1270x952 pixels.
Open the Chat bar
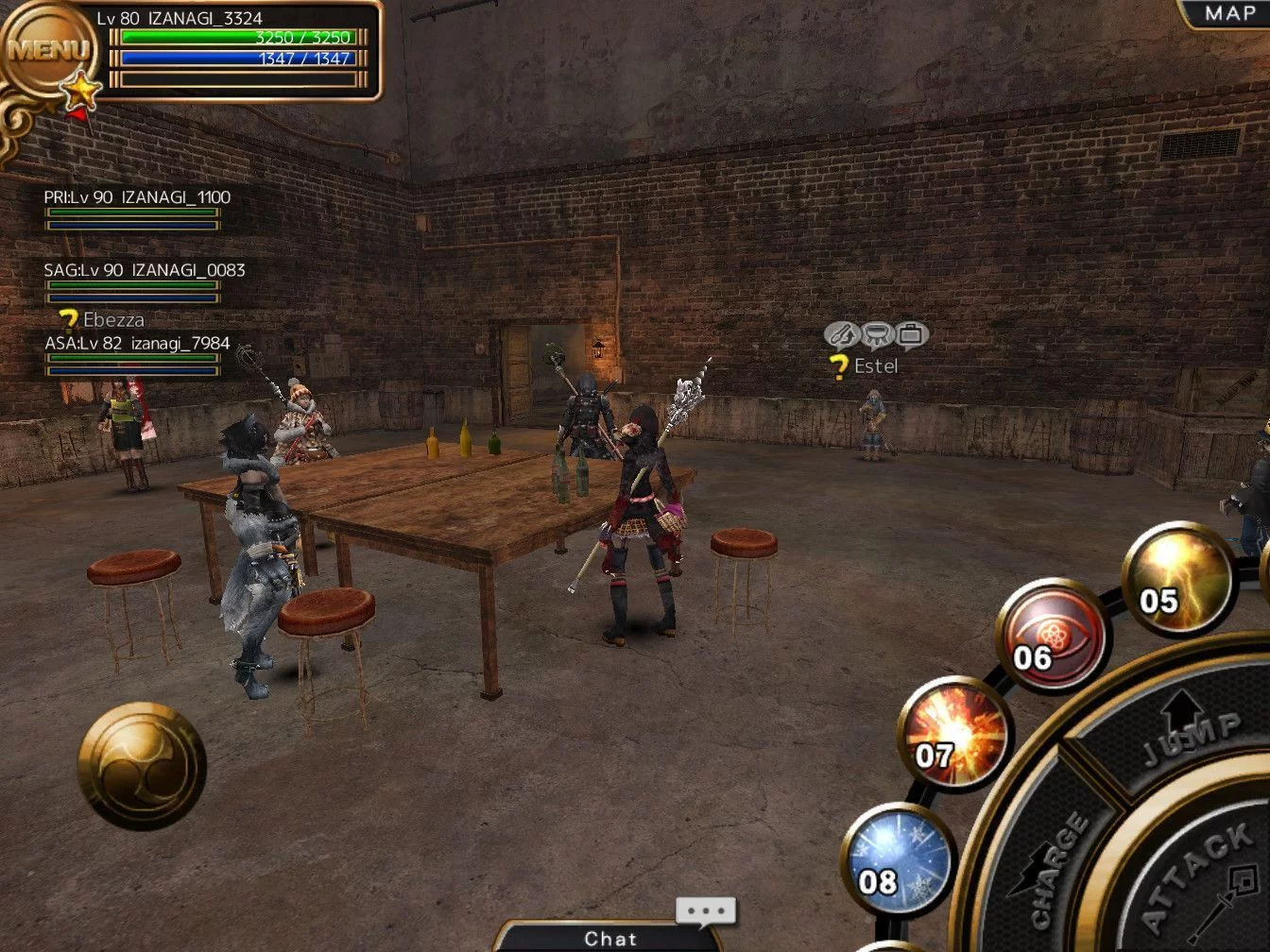(609, 938)
